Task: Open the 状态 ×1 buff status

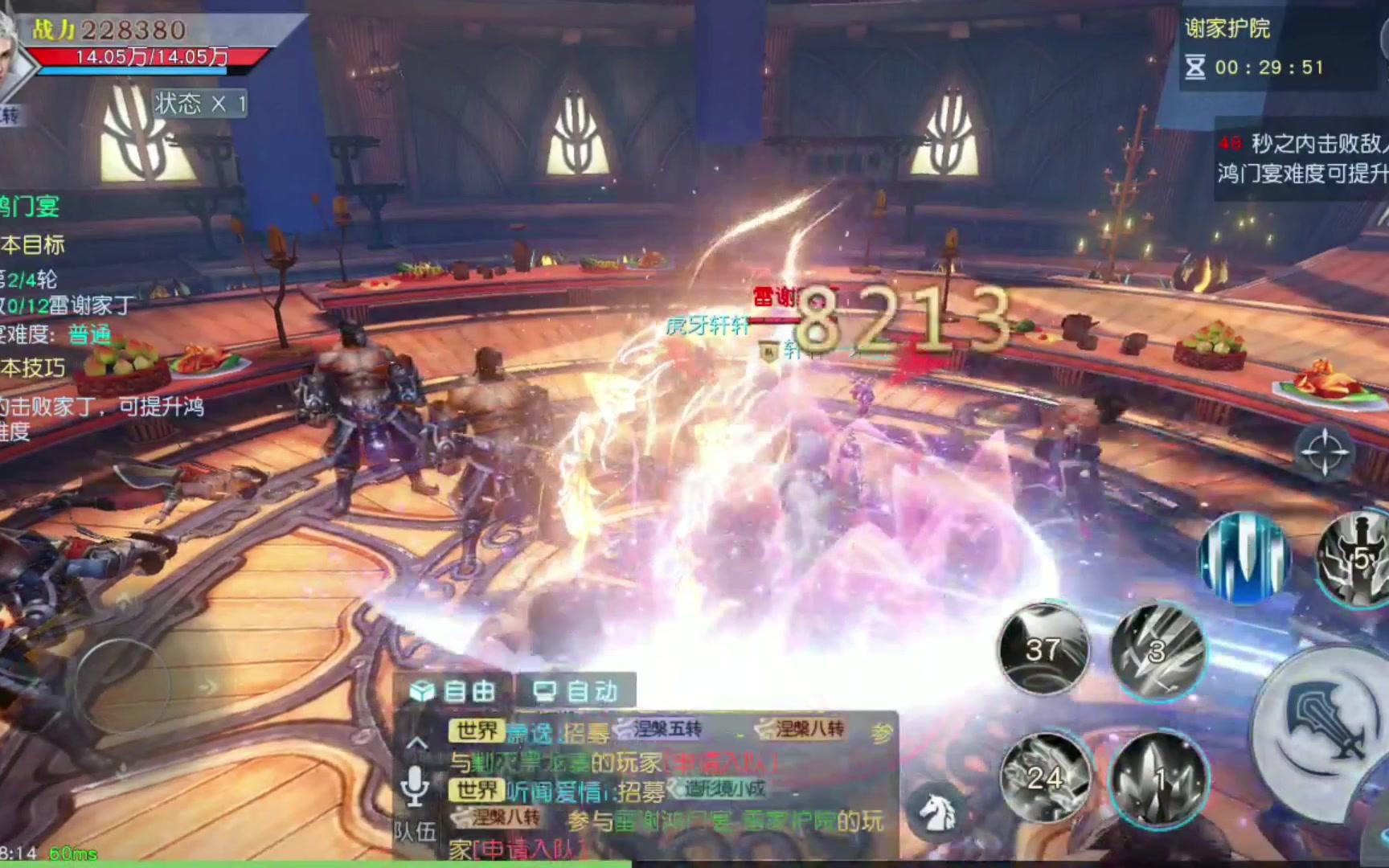Action: (x=200, y=104)
